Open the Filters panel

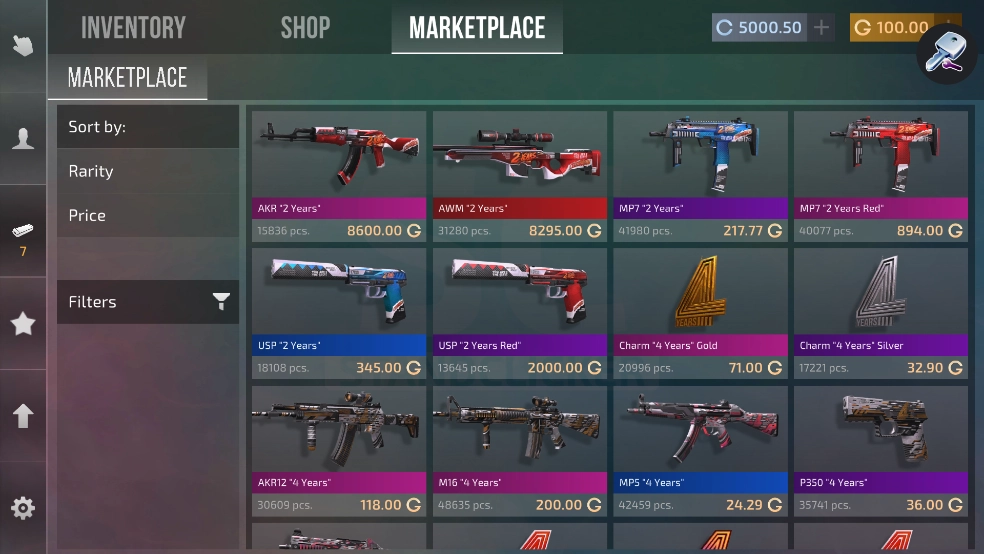click(x=148, y=302)
